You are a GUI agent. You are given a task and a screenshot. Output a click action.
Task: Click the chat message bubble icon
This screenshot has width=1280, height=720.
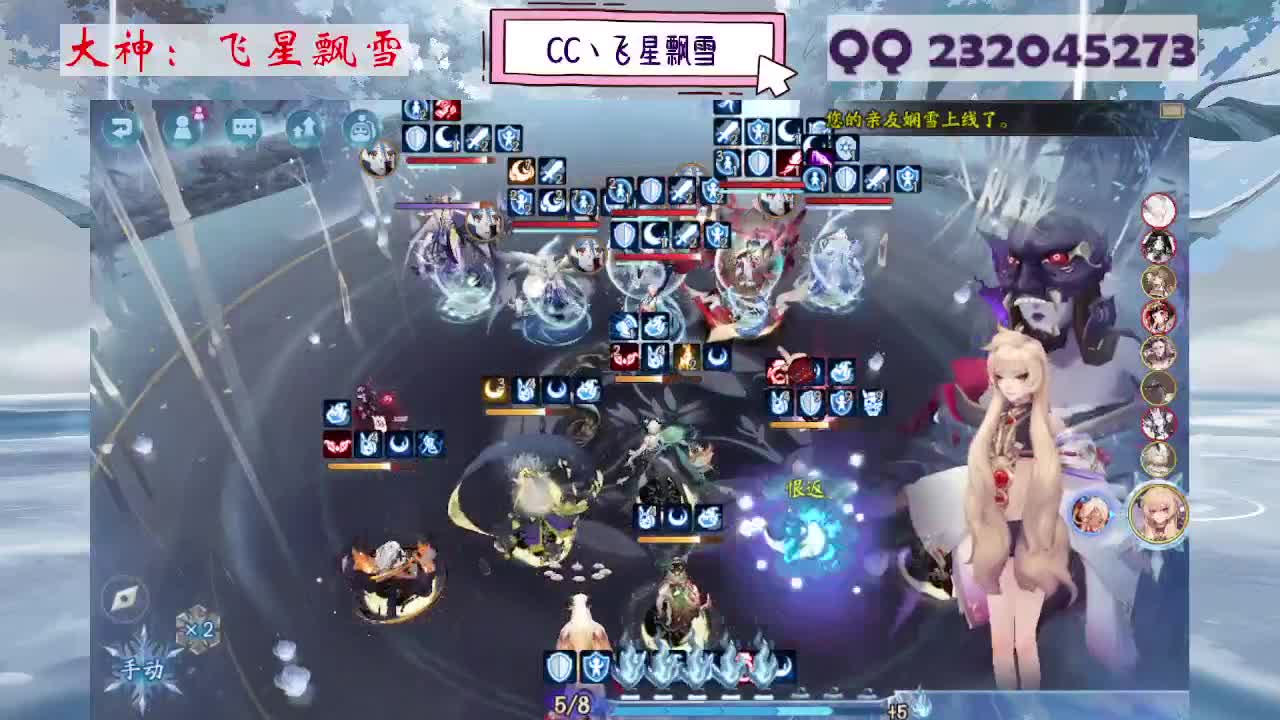click(242, 126)
